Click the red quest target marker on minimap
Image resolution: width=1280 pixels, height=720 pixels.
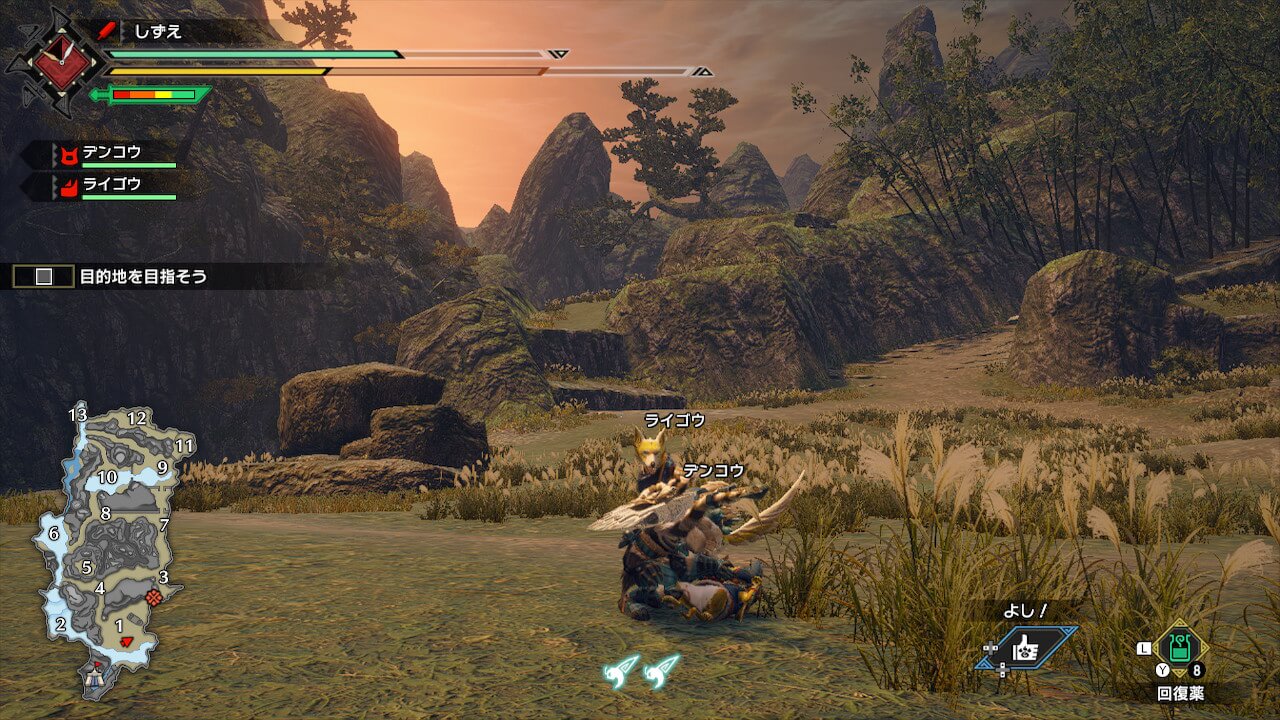(153, 596)
